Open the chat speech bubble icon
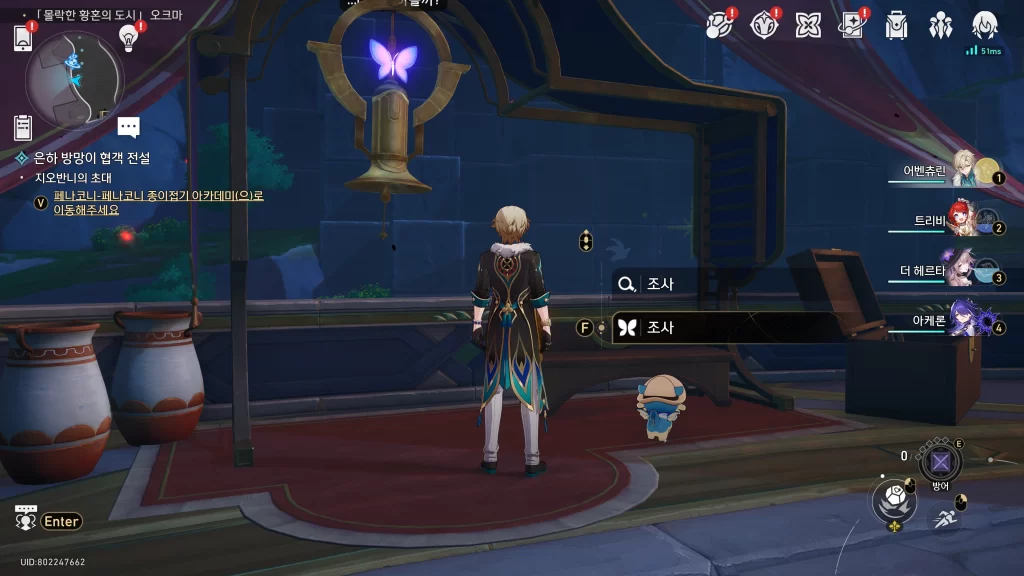1024x576 pixels. click(x=128, y=126)
